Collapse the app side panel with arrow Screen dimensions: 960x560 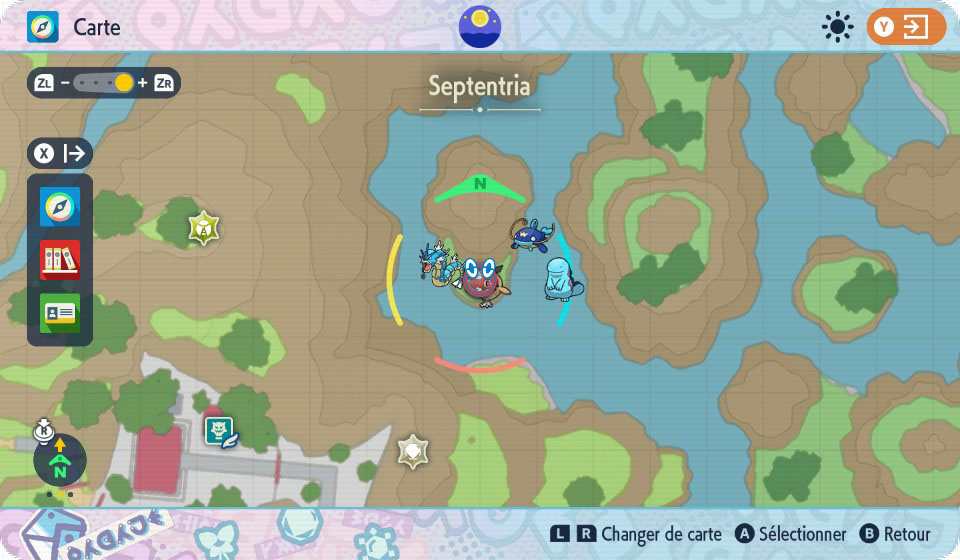coord(61,154)
